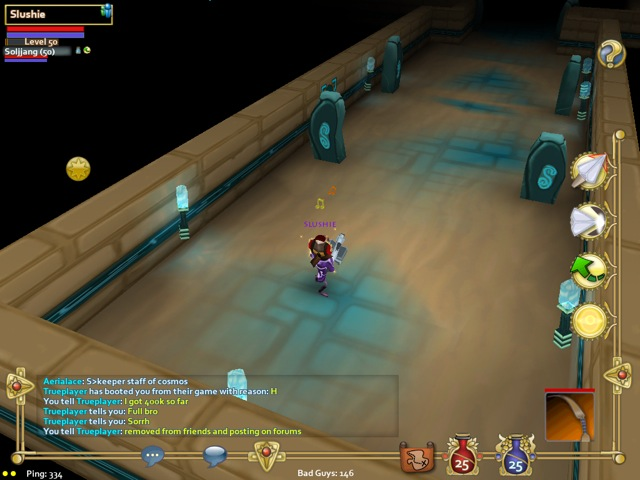This screenshot has width=640, height=480.
Task: Drink the red health potion
Action: coord(464,456)
